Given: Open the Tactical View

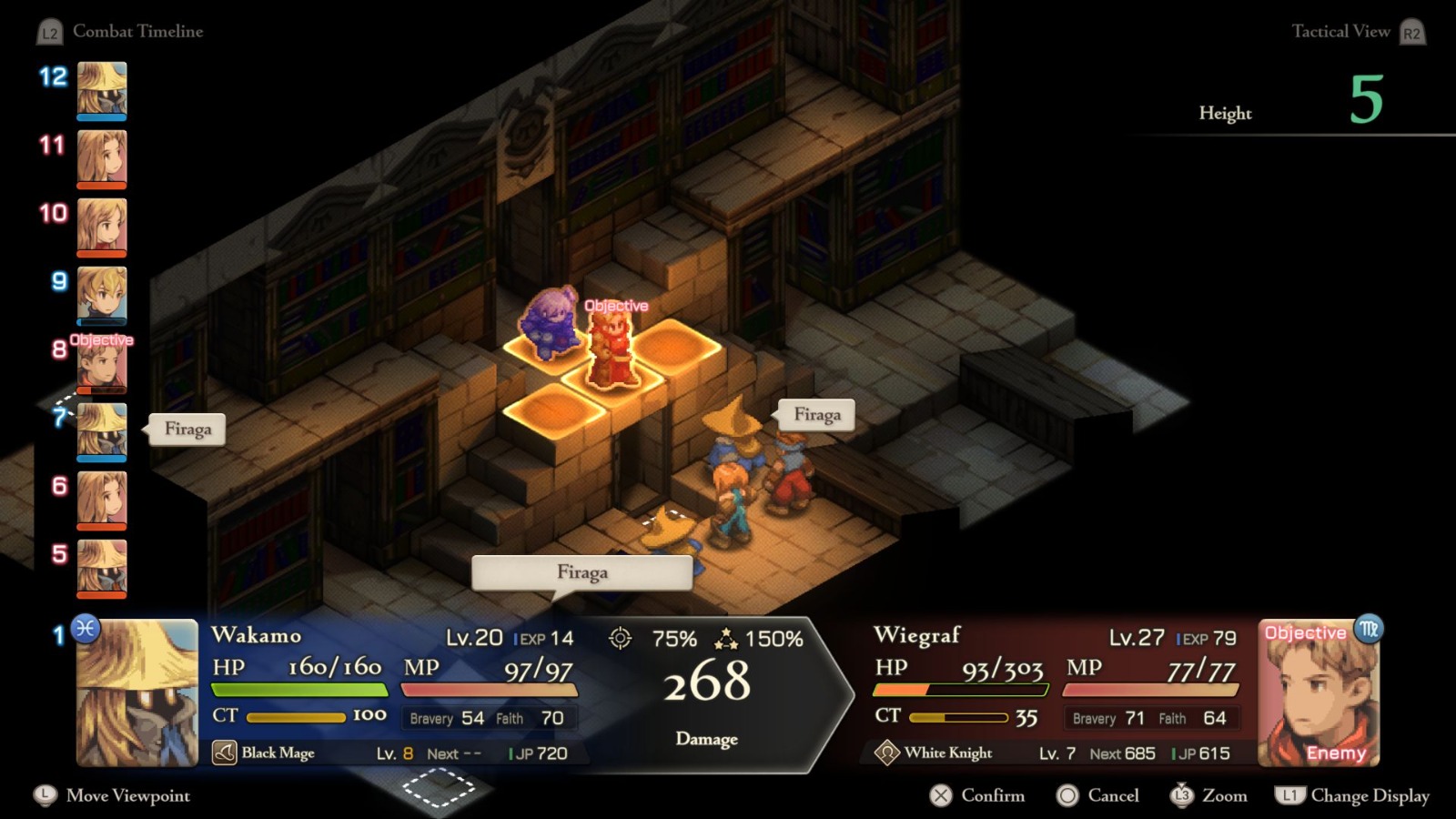Looking at the screenshot, I should (1341, 31).
